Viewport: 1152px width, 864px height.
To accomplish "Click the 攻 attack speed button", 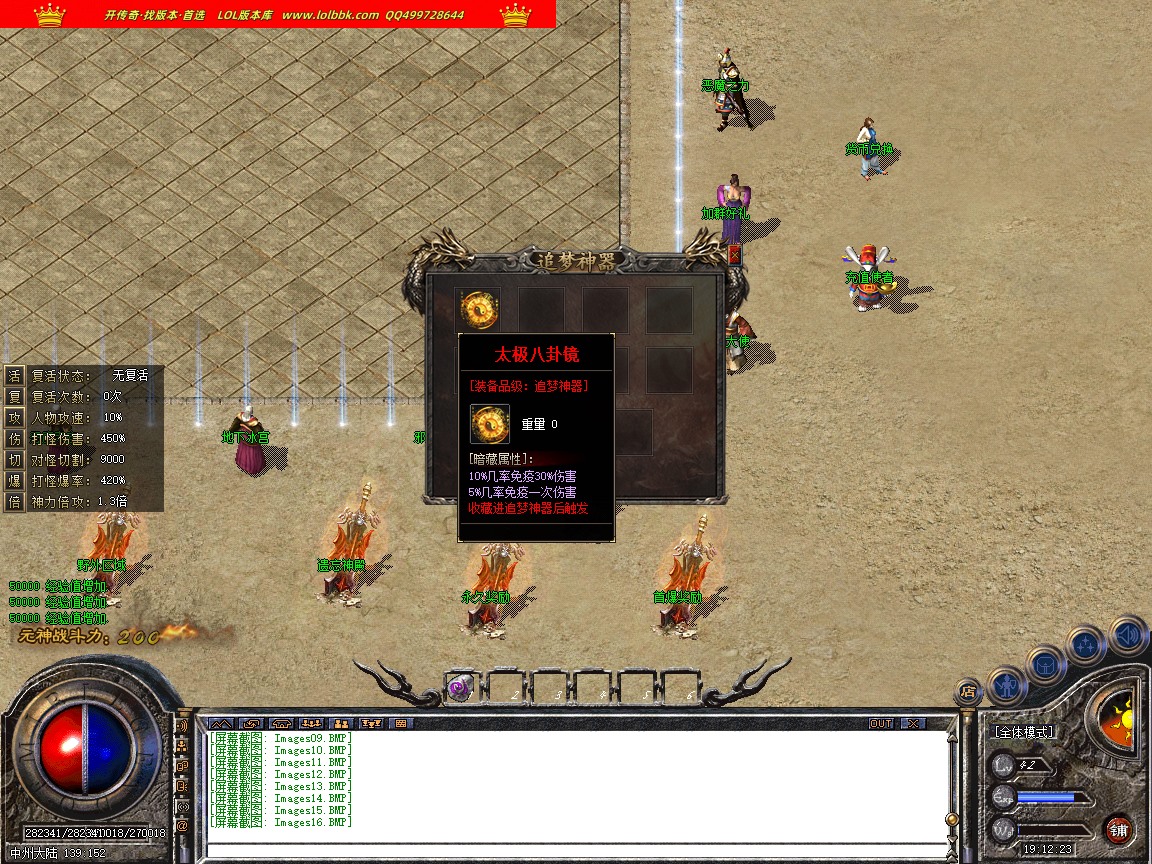I will click(15, 417).
